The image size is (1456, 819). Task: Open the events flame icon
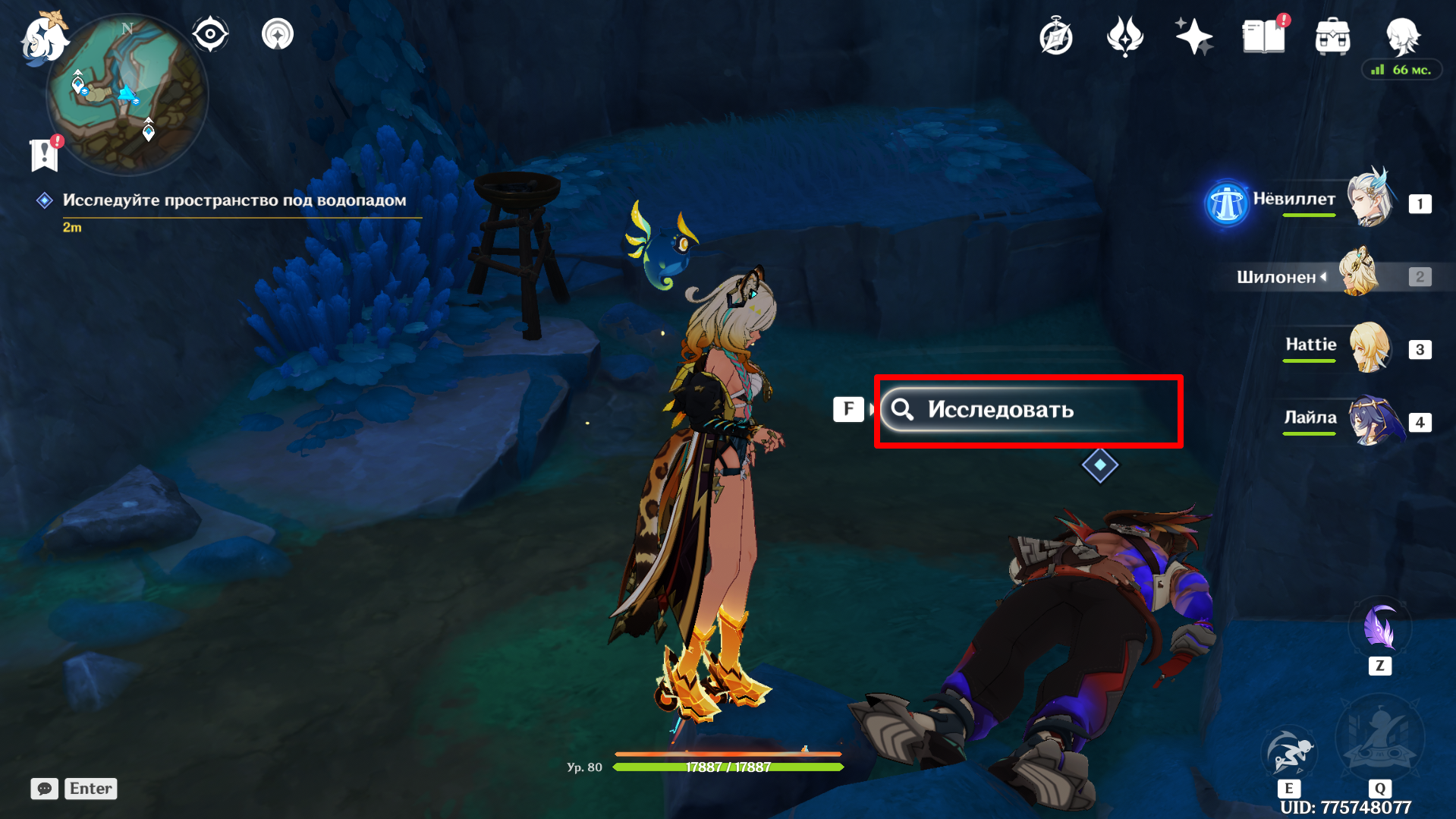point(1124,37)
